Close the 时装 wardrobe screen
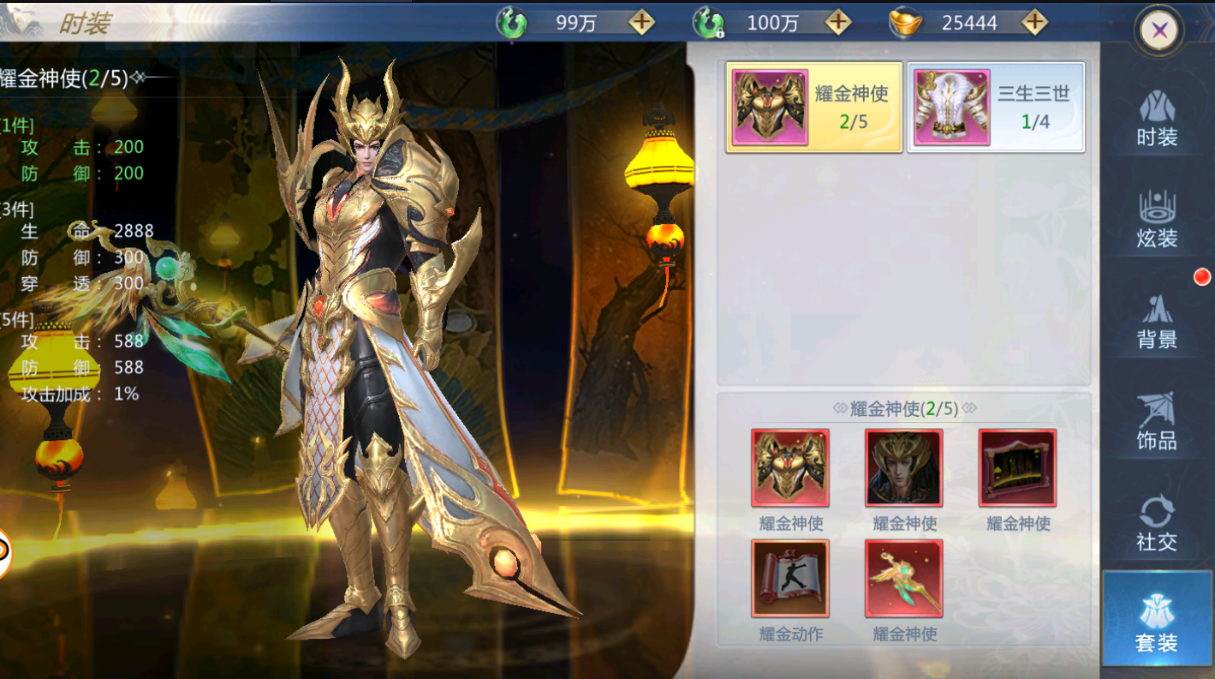 (1159, 30)
